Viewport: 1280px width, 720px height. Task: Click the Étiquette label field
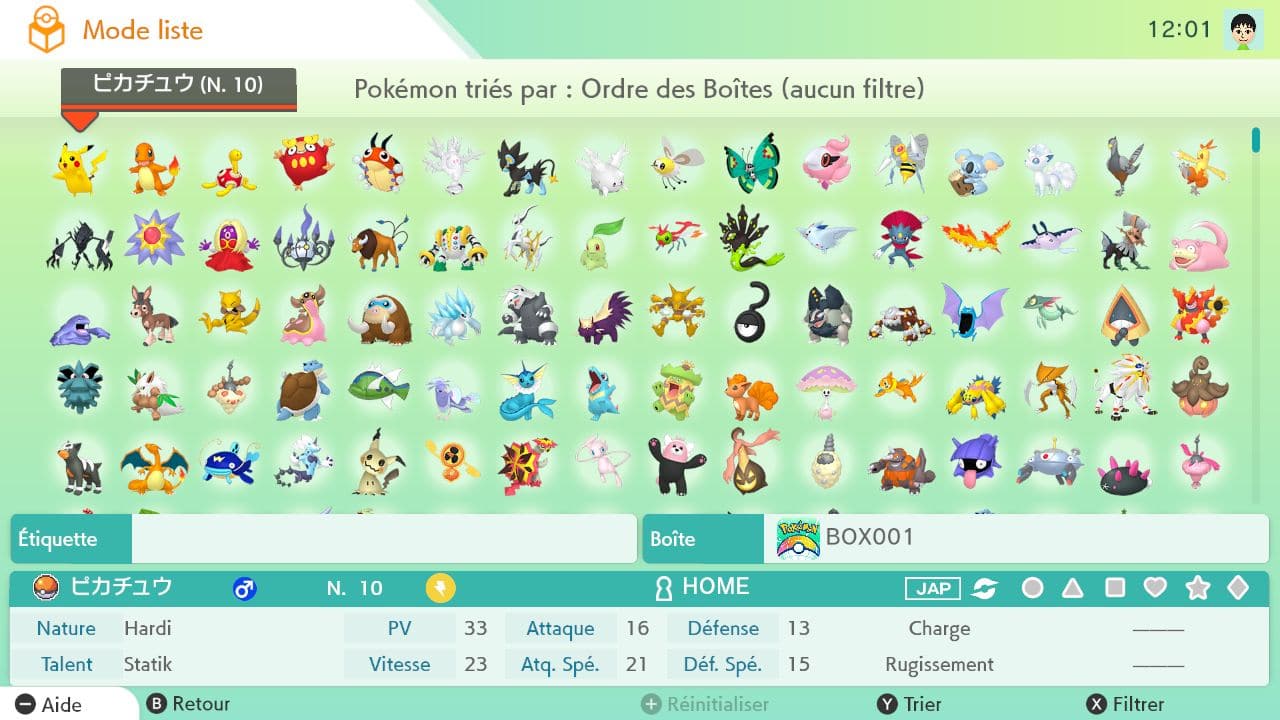coord(383,539)
